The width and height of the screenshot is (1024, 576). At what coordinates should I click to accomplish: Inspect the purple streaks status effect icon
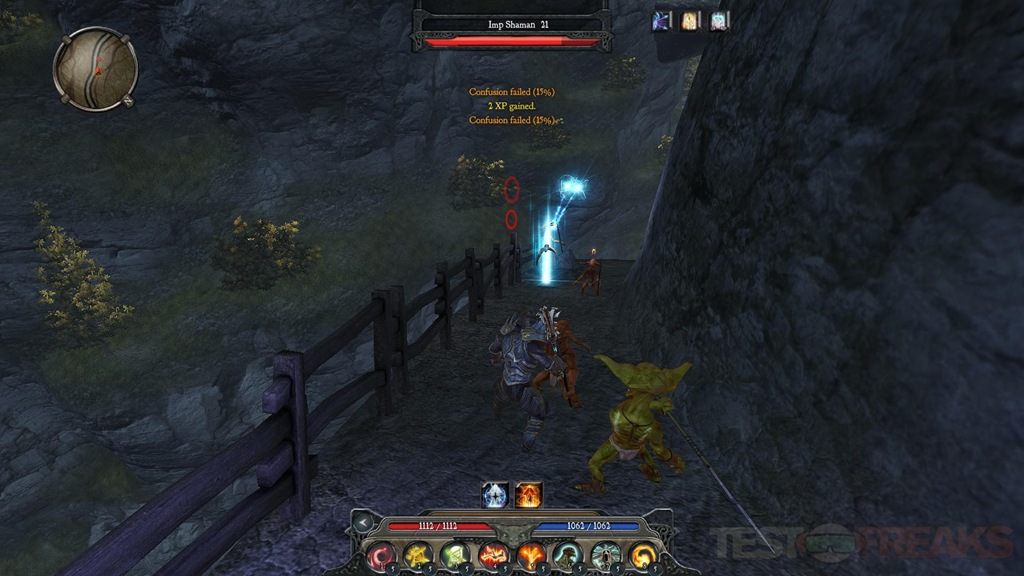663,20
